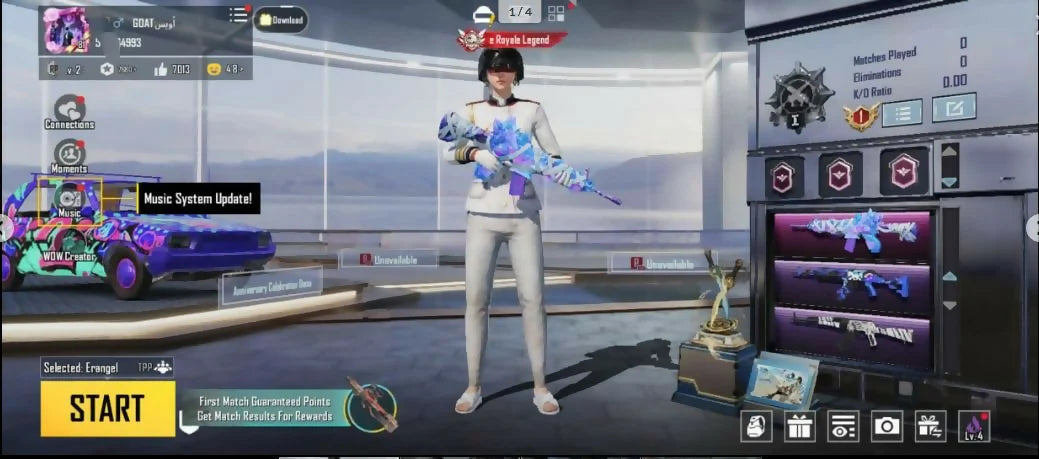Open the backpack inventory icon

coord(755,426)
